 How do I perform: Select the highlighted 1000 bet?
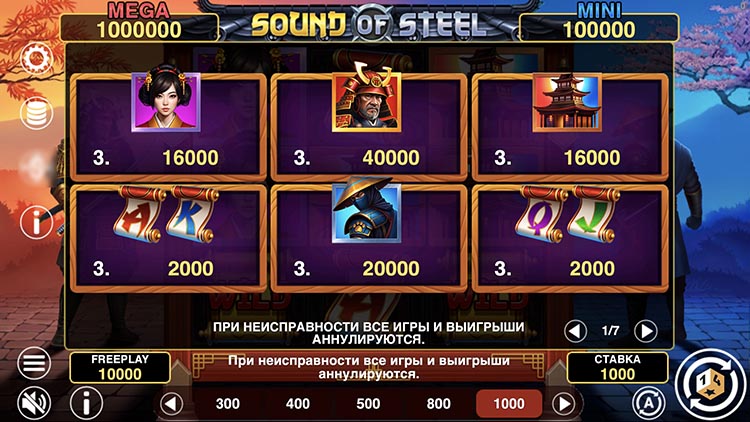508,404
